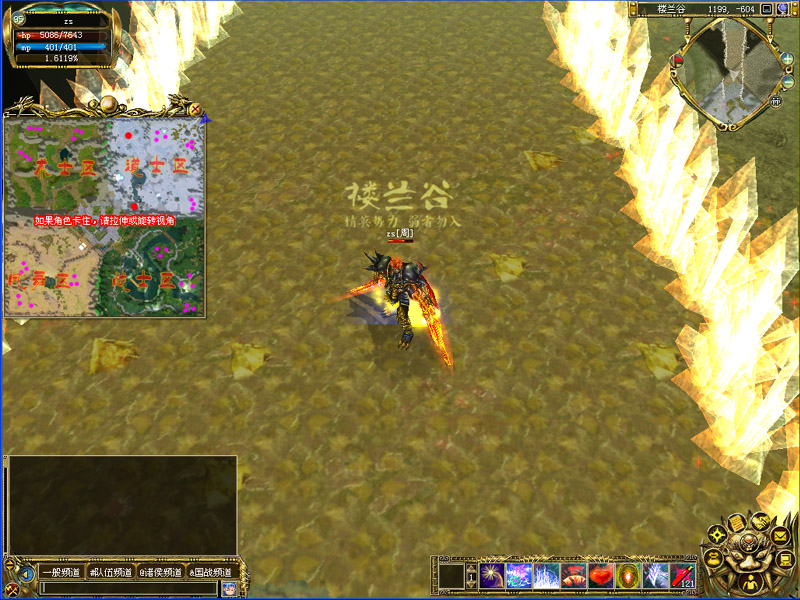800x600 pixels.
Task: Choose the 国战频道 chat channel tab
Action: click(210, 572)
